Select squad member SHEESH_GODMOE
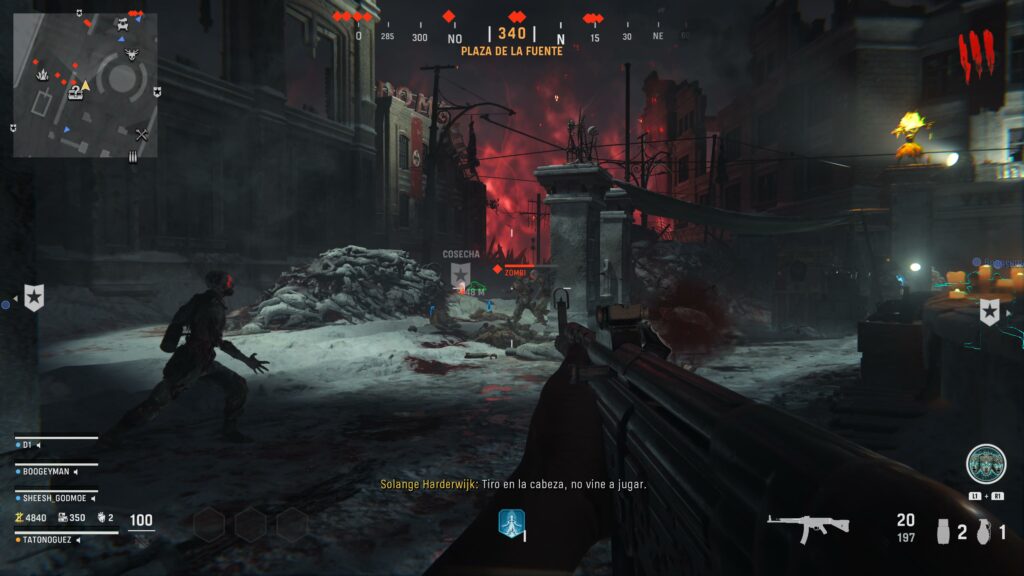Image resolution: width=1024 pixels, height=576 pixels. 57,497
